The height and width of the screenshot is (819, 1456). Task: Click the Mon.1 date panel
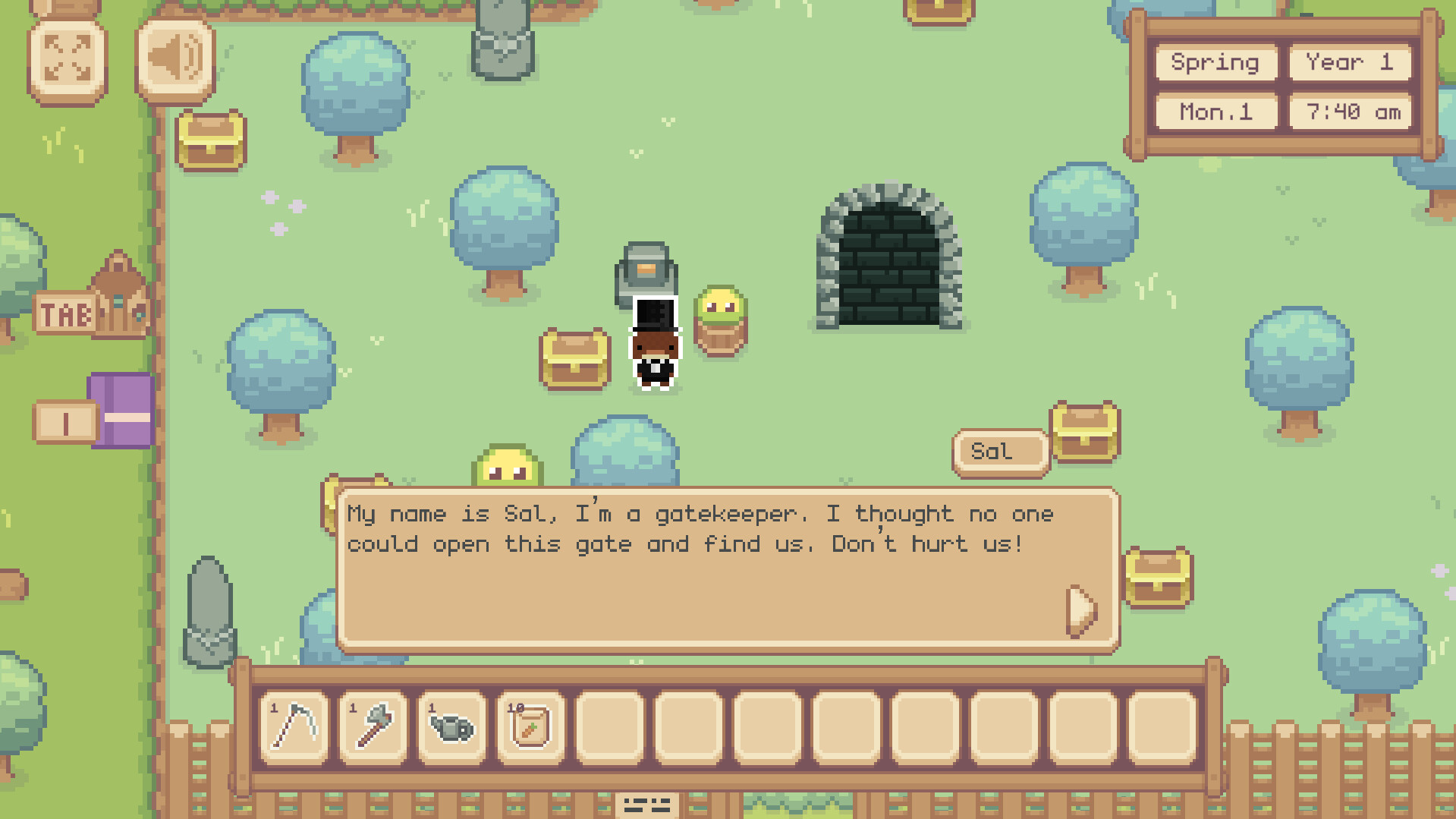pos(1214,112)
